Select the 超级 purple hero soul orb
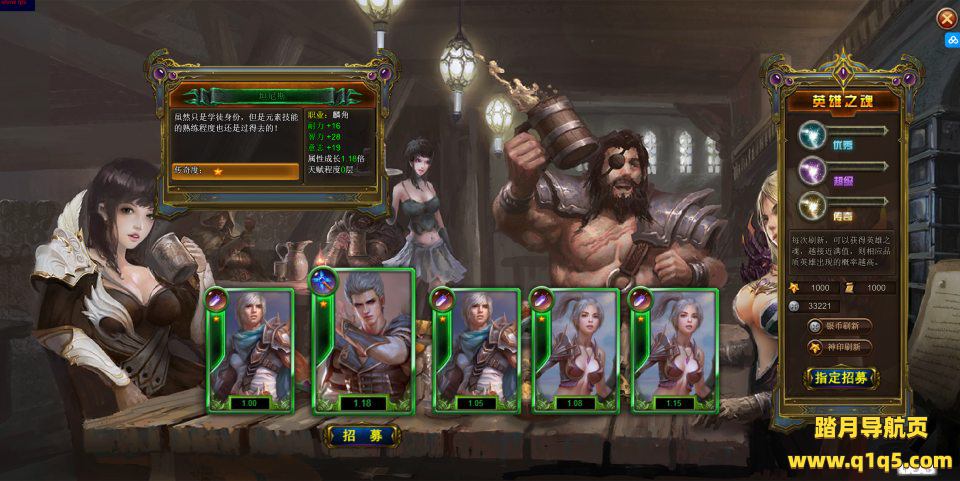Viewport: 960px width, 481px height. [812, 169]
